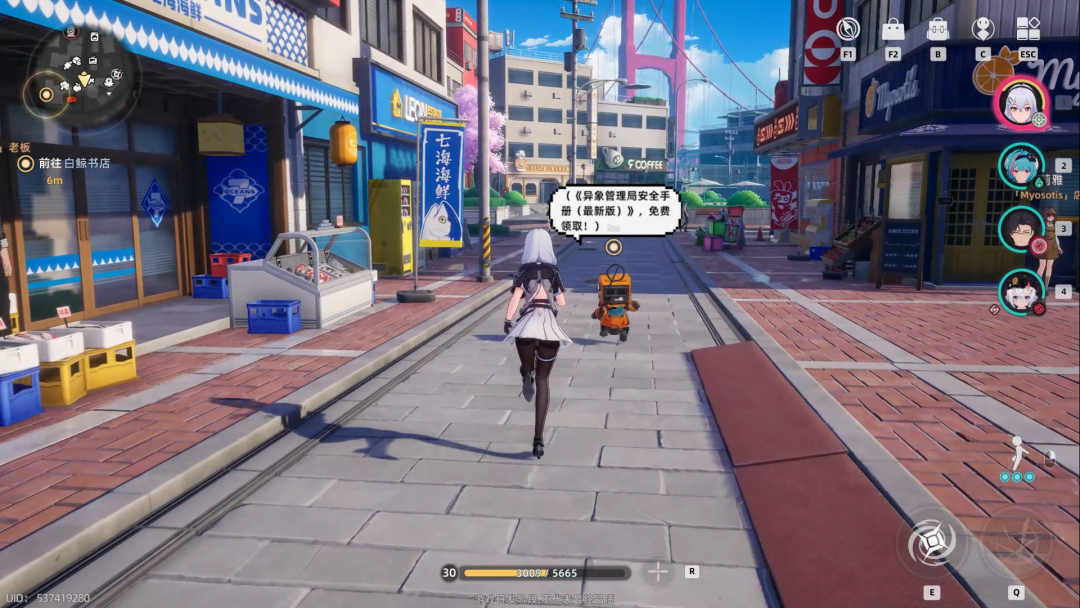1080x608 pixels.
Task: Select the white-haired active character portrait
Action: [x=1020, y=102]
